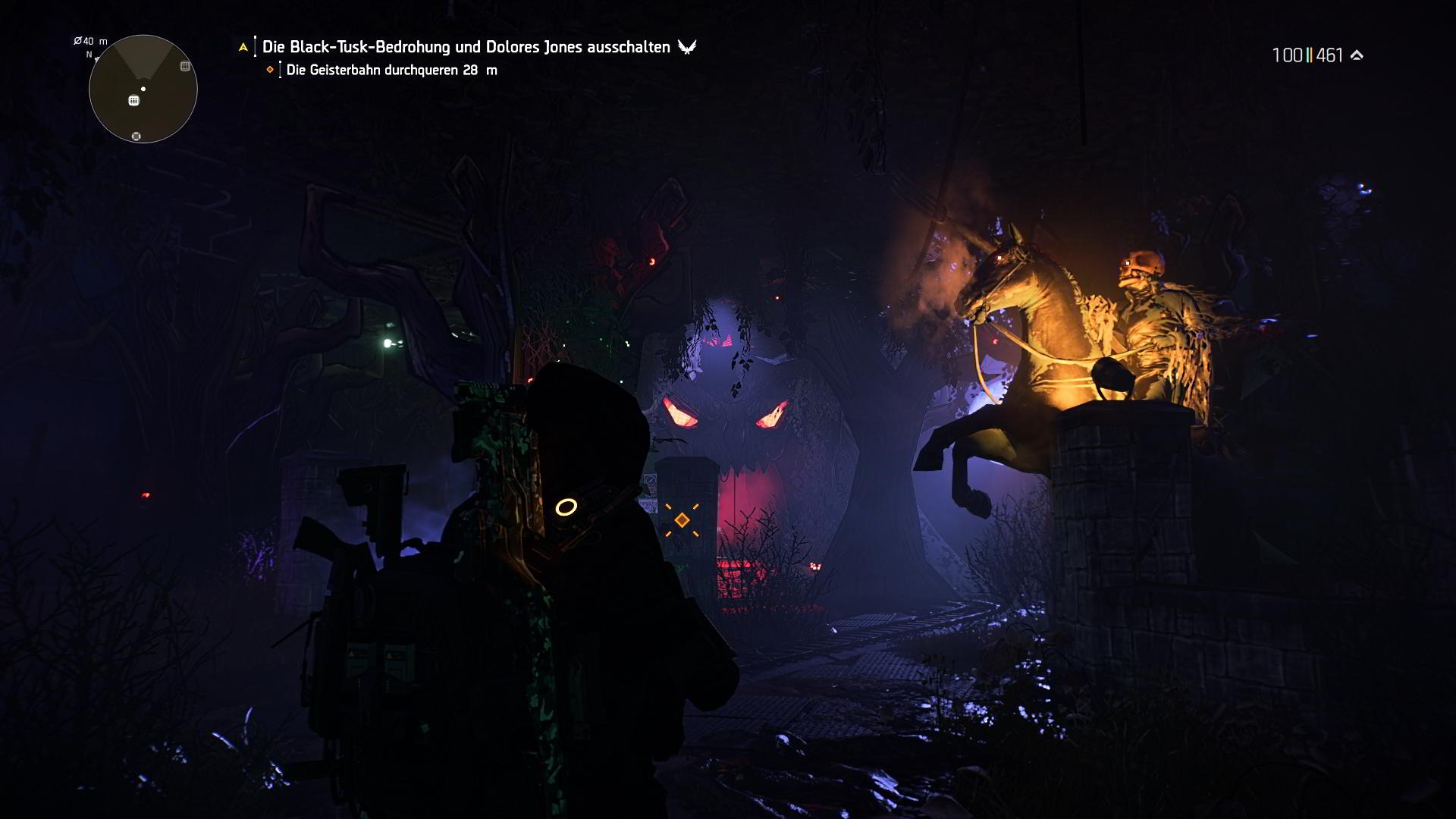
Task: Toggle the player dot on the minimap
Action: pos(143,89)
